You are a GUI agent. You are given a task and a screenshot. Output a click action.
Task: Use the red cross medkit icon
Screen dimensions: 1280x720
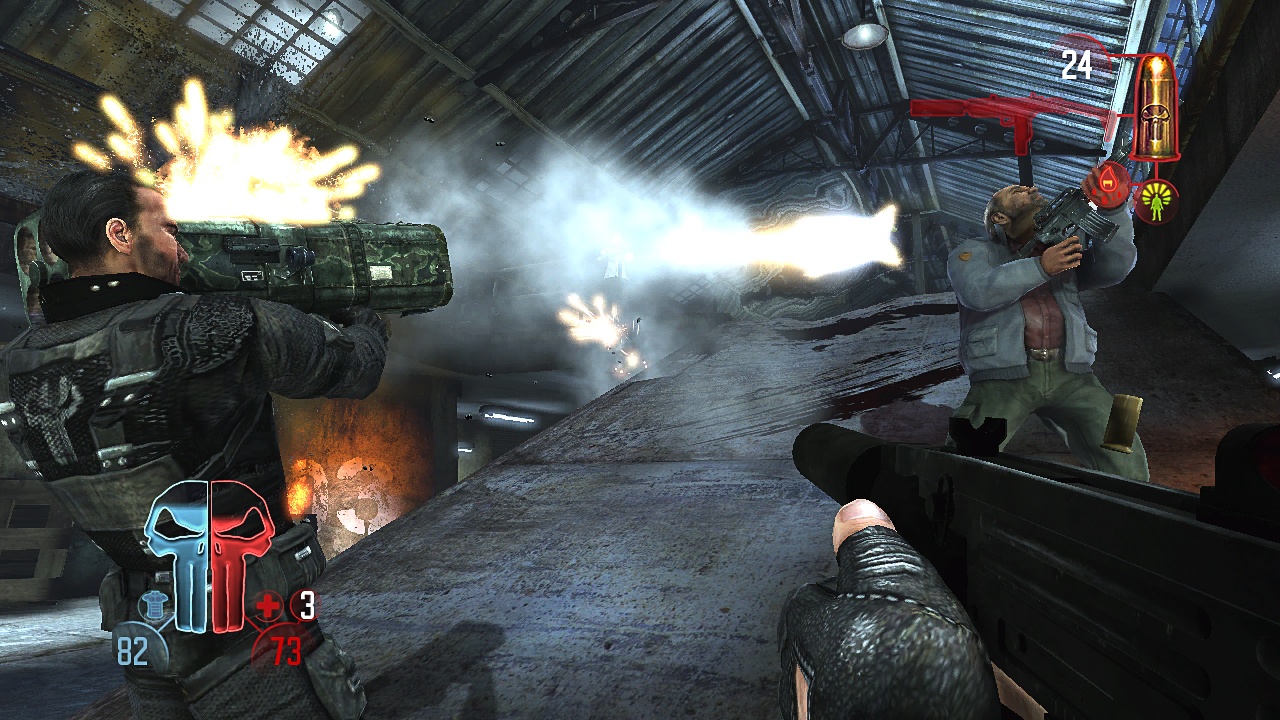(x=267, y=605)
